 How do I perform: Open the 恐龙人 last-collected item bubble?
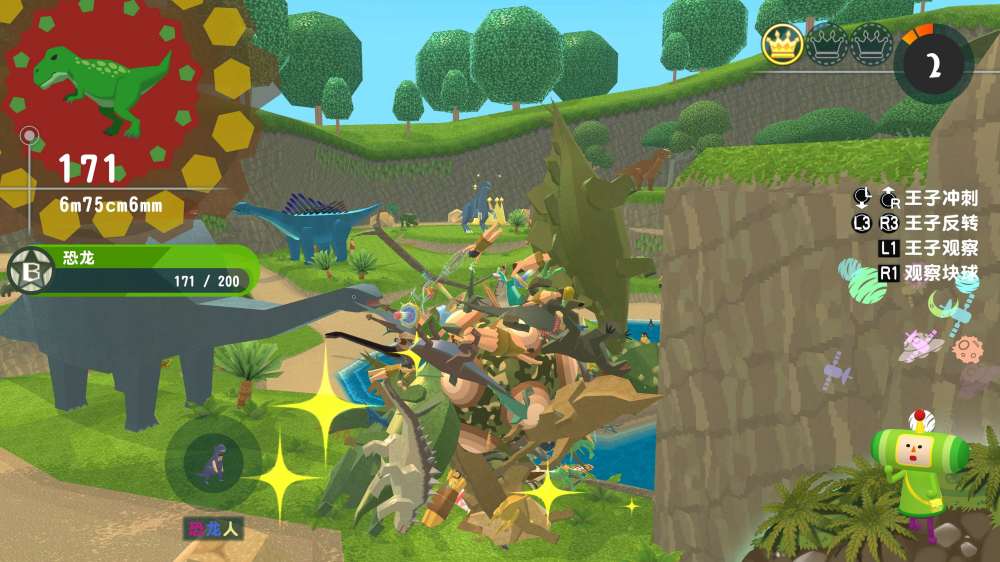212,461
